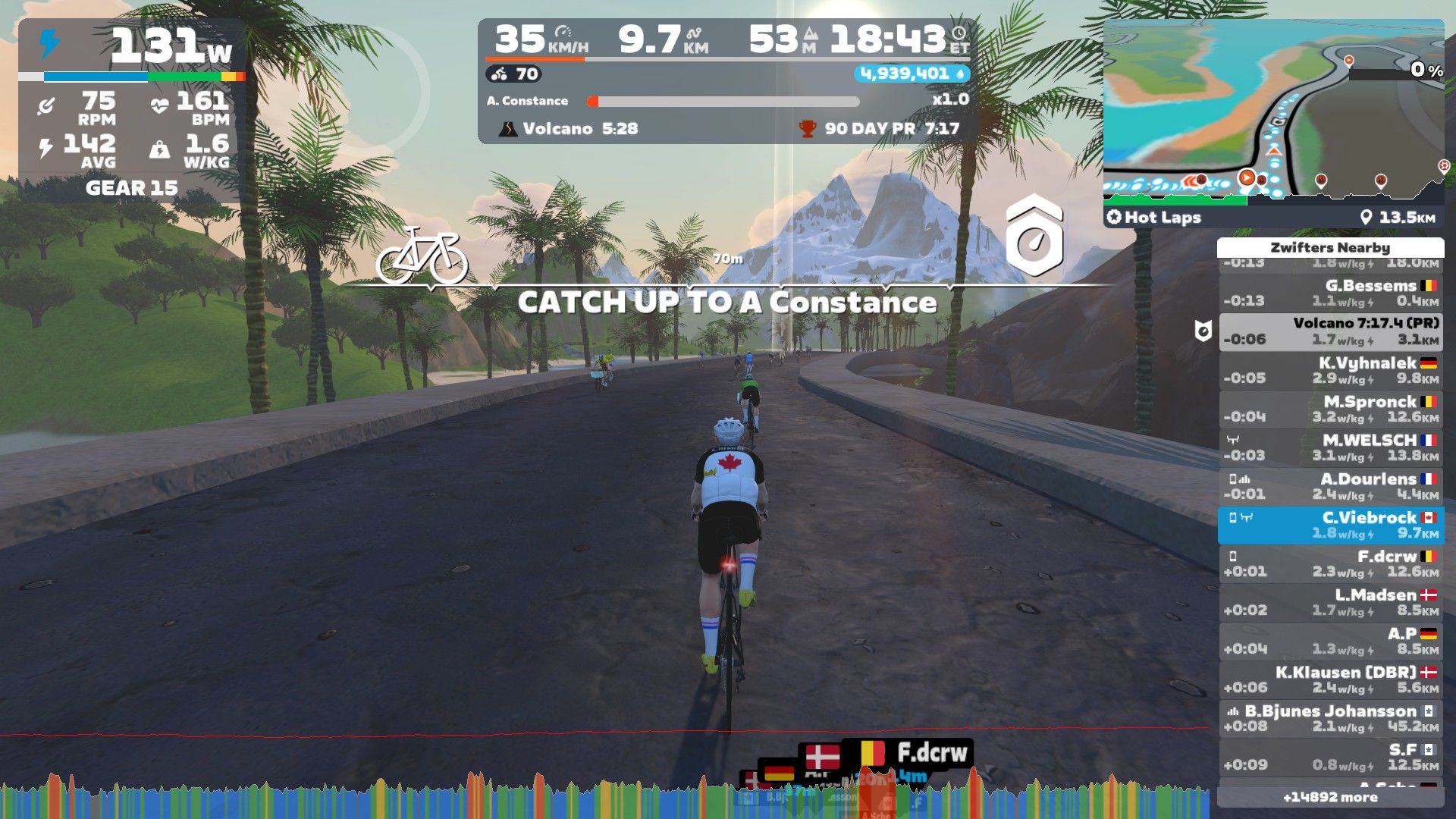Select G.Bessems in Zwifters Nearby list
Image resolution: width=1456 pixels, height=819 pixels.
(1331, 293)
